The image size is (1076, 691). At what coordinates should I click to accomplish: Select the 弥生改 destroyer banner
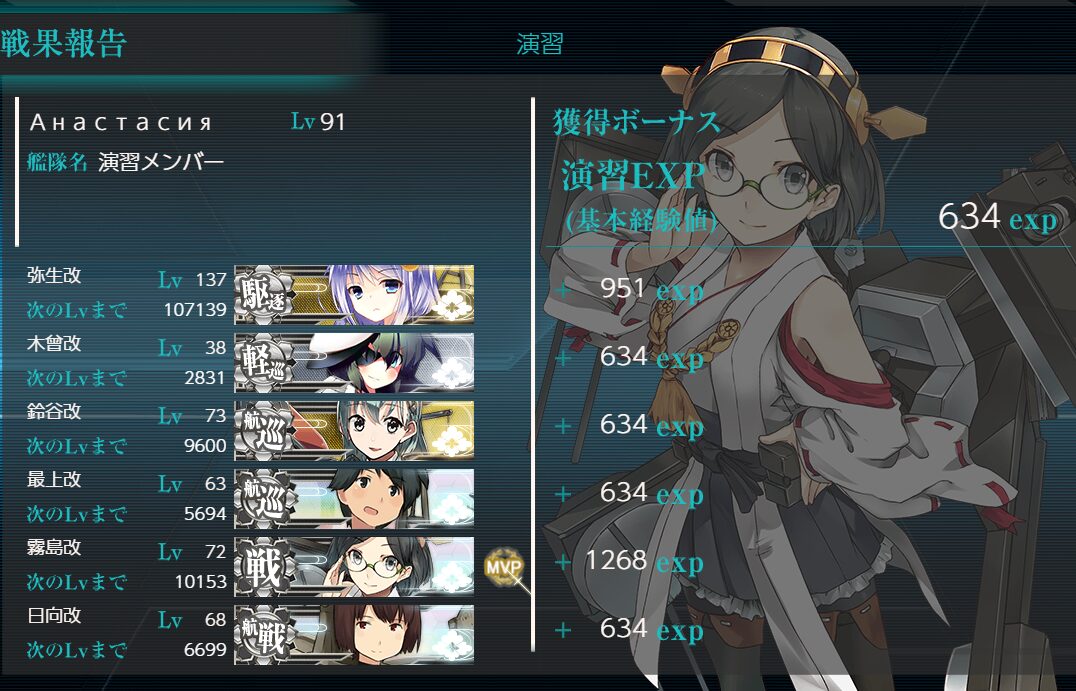pos(354,295)
